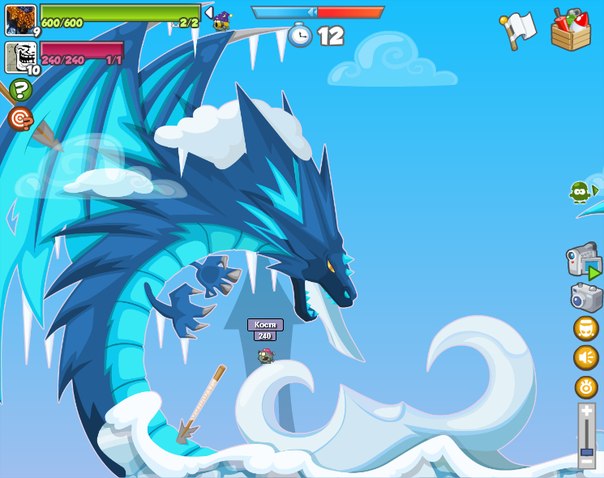Start video recording with the camcorder icon
Viewport: 604px width, 478px height.
pos(583,260)
